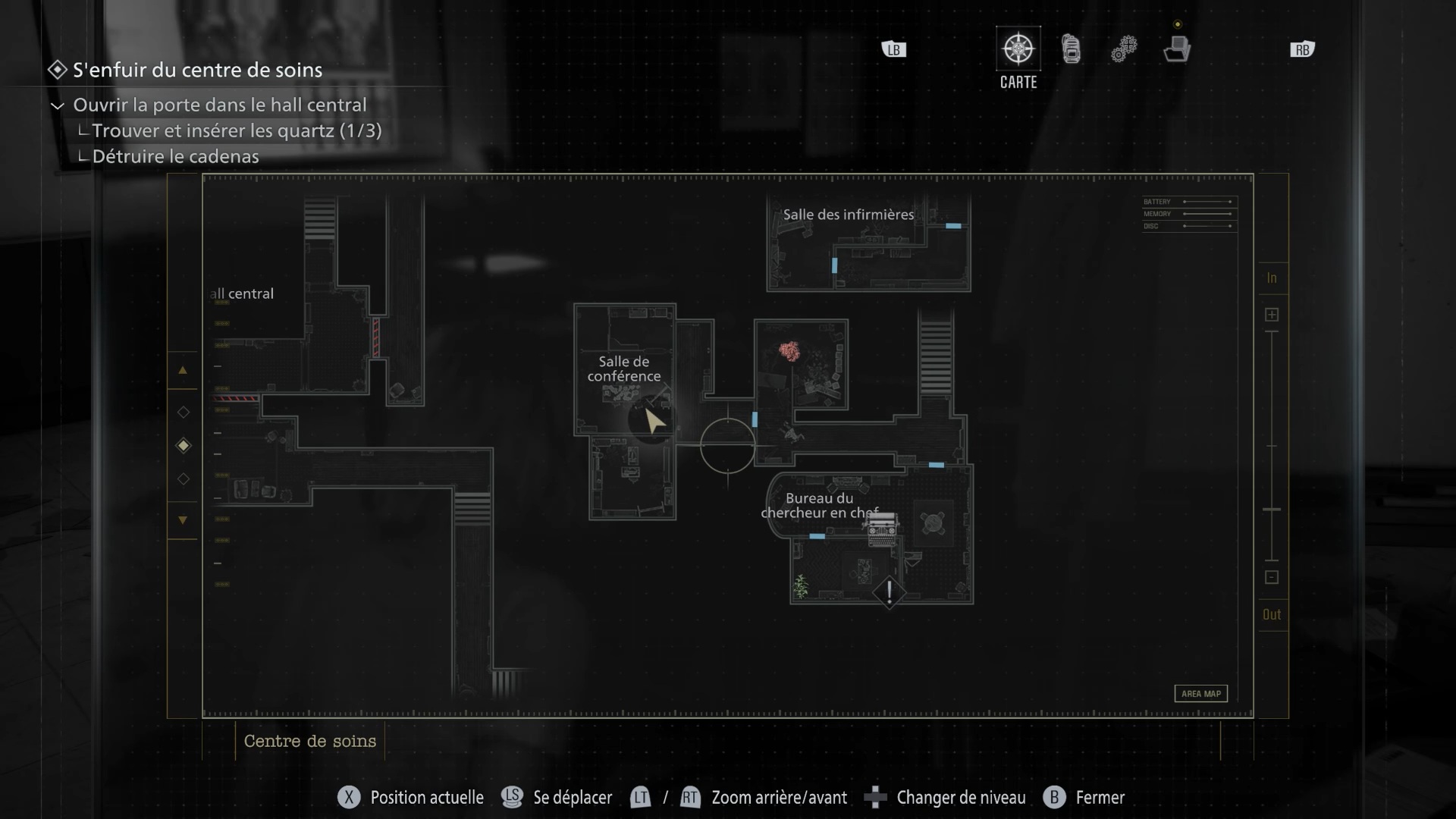The image size is (1456, 819).
Task: Click the plus zoom-in button
Action: [x=1272, y=315]
